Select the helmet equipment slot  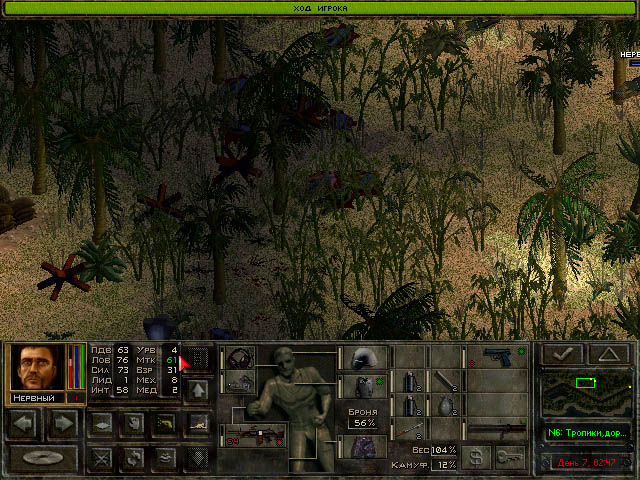point(365,358)
